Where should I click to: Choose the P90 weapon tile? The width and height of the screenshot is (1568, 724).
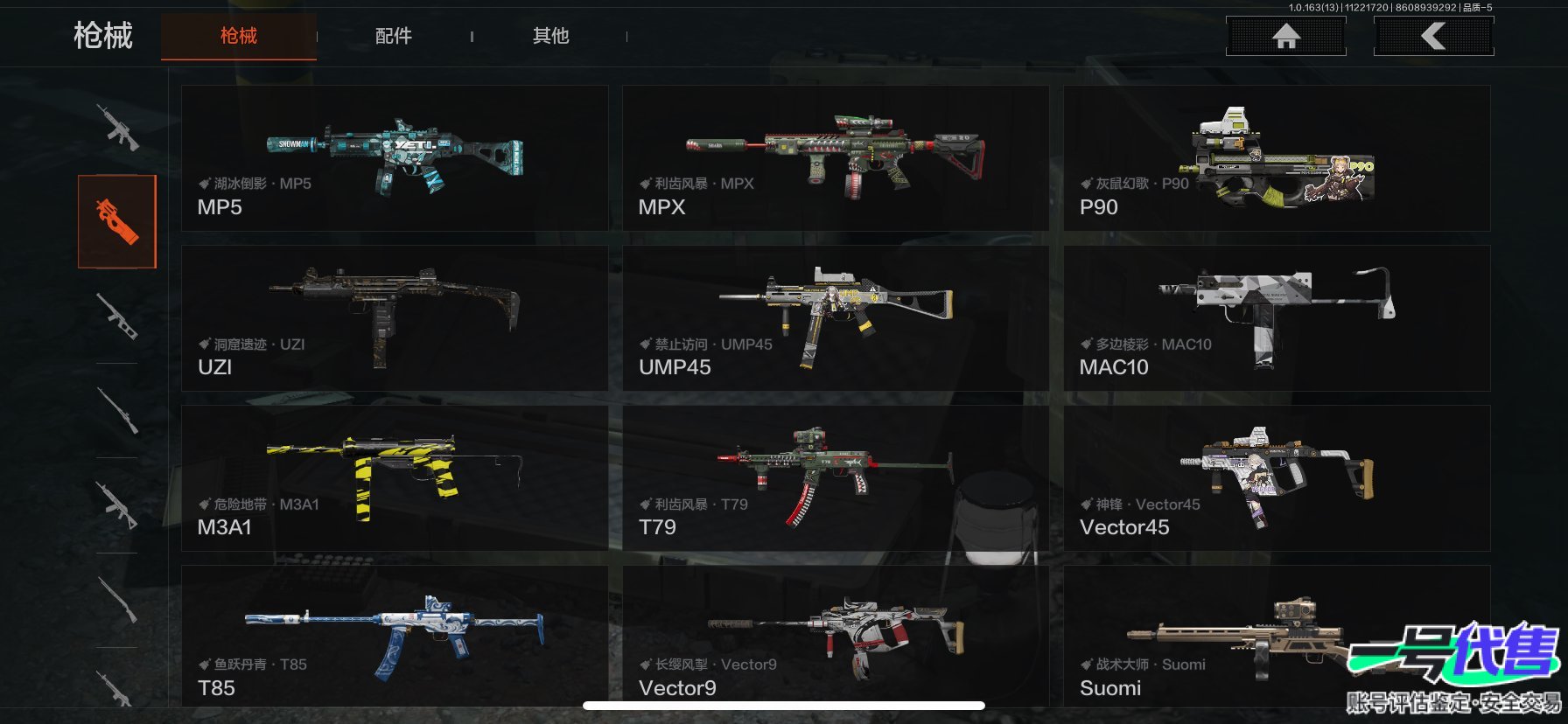pos(1276,158)
